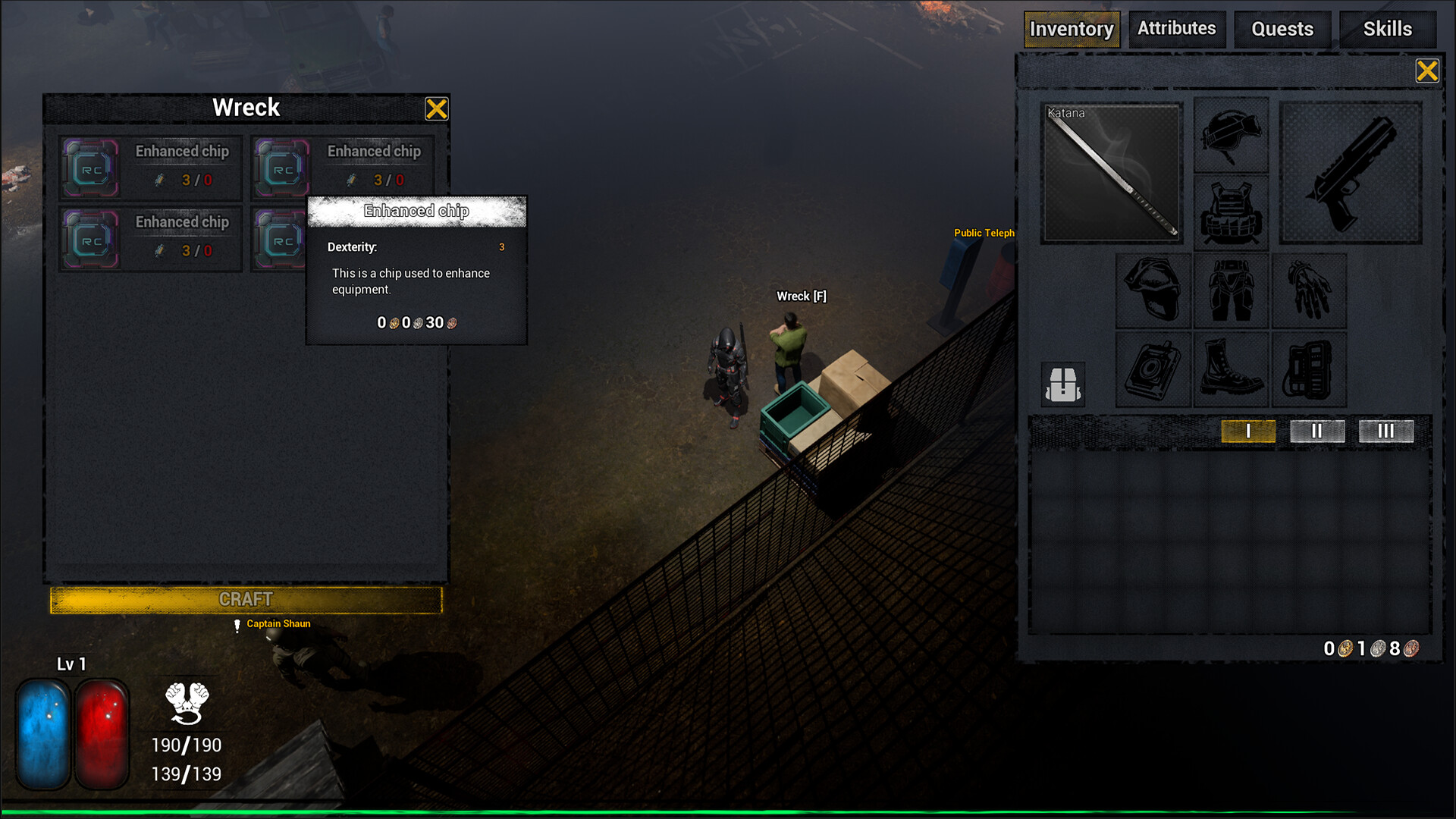Image resolution: width=1456 pixels, height=819 pixels.
Task: Switch to the Quests tab
Action: click(1282, 29)
